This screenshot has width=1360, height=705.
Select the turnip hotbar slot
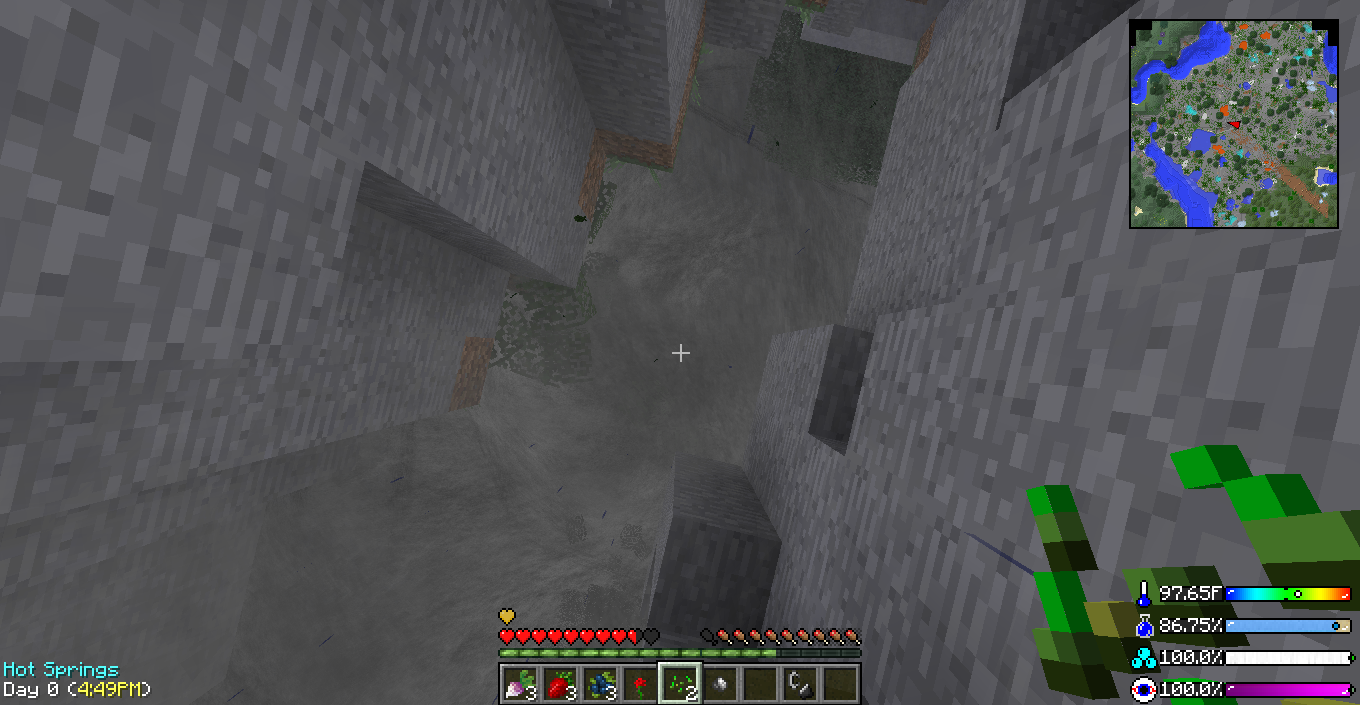coord(519,684)
